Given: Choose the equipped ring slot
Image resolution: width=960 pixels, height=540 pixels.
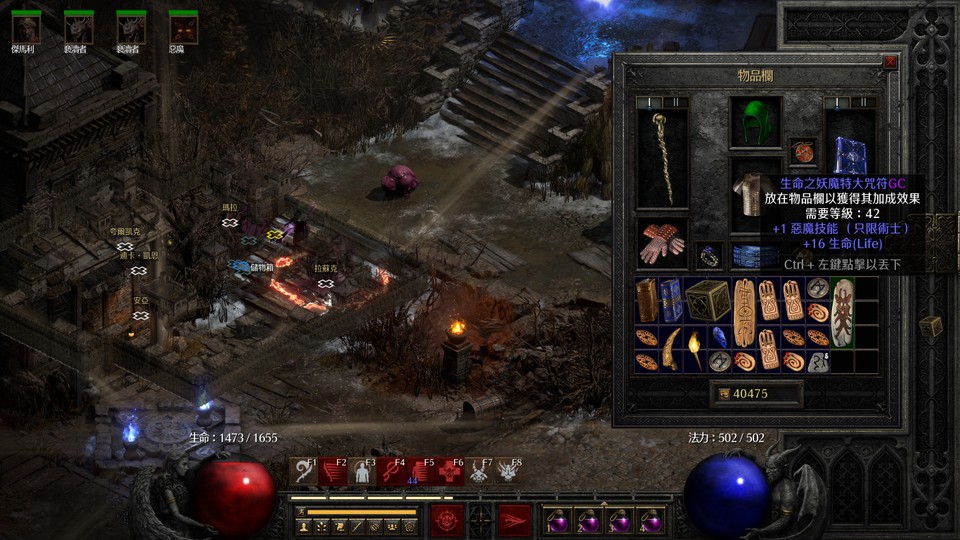Looking at the screenshot, I should click(x=710, y=255).
